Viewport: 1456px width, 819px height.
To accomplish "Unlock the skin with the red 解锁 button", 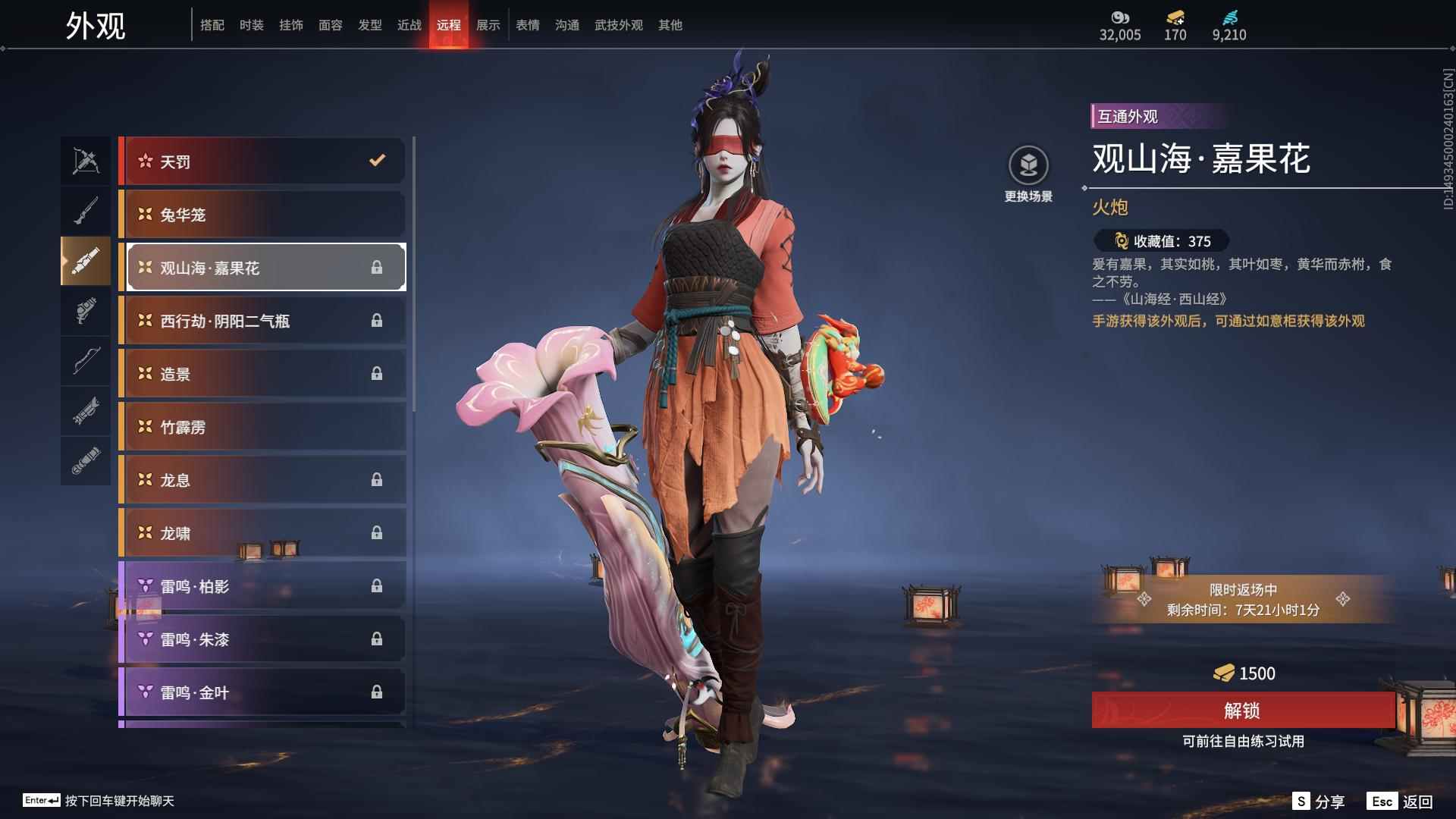I will (x=1242, y=710).
